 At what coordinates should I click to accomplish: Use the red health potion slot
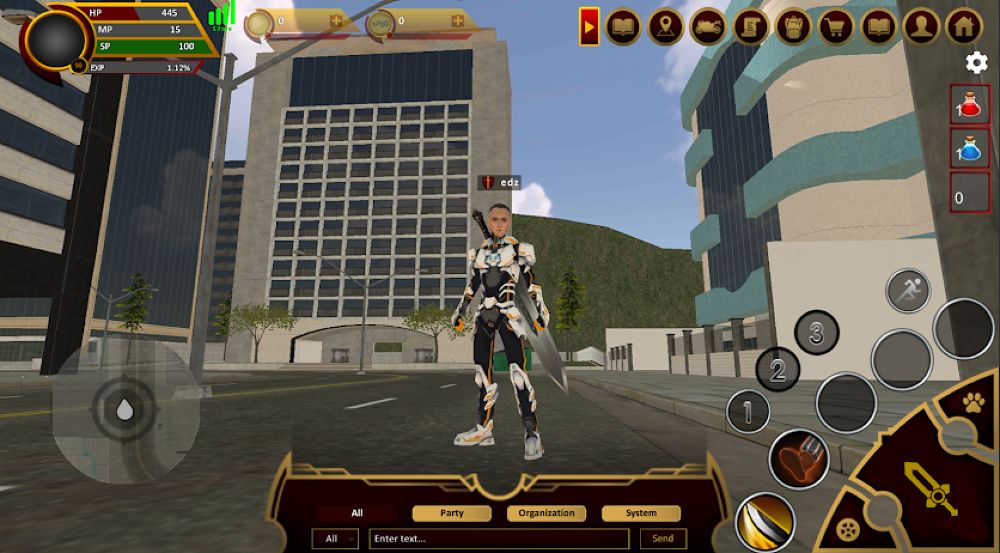(x=970, y=104)
